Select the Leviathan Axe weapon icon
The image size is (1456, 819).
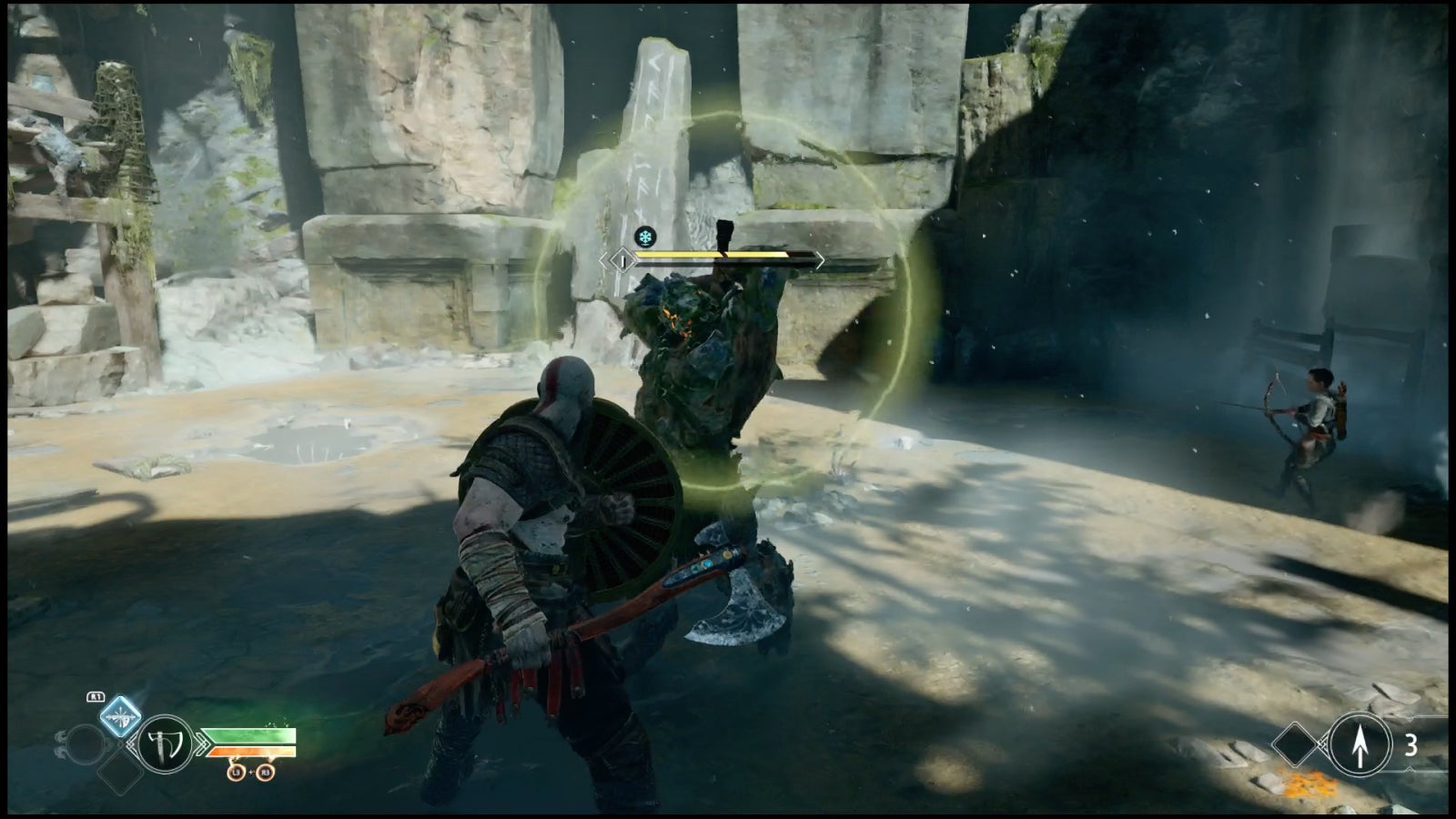(x=164, y=745)
